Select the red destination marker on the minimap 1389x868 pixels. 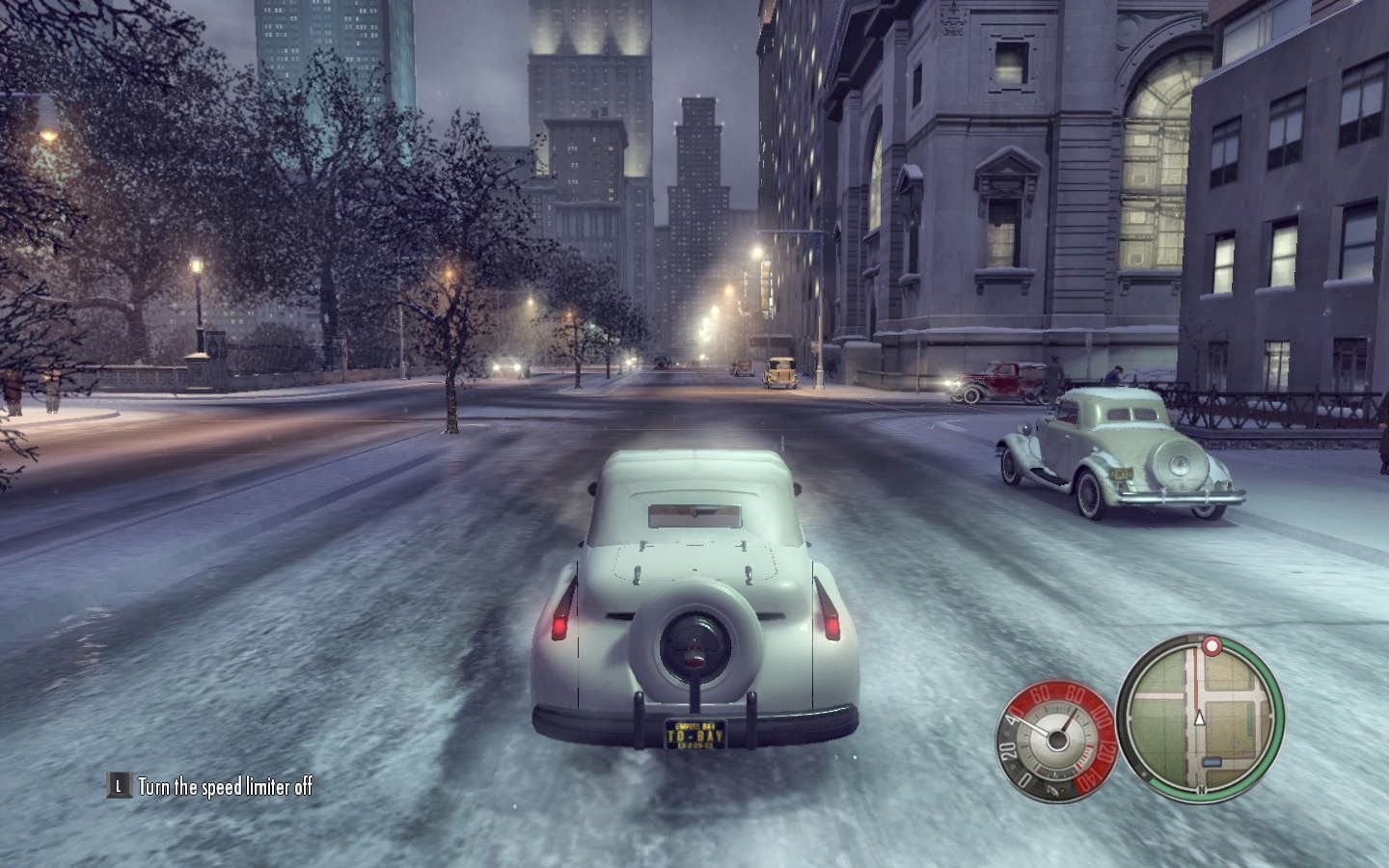tap(1212, 647)
